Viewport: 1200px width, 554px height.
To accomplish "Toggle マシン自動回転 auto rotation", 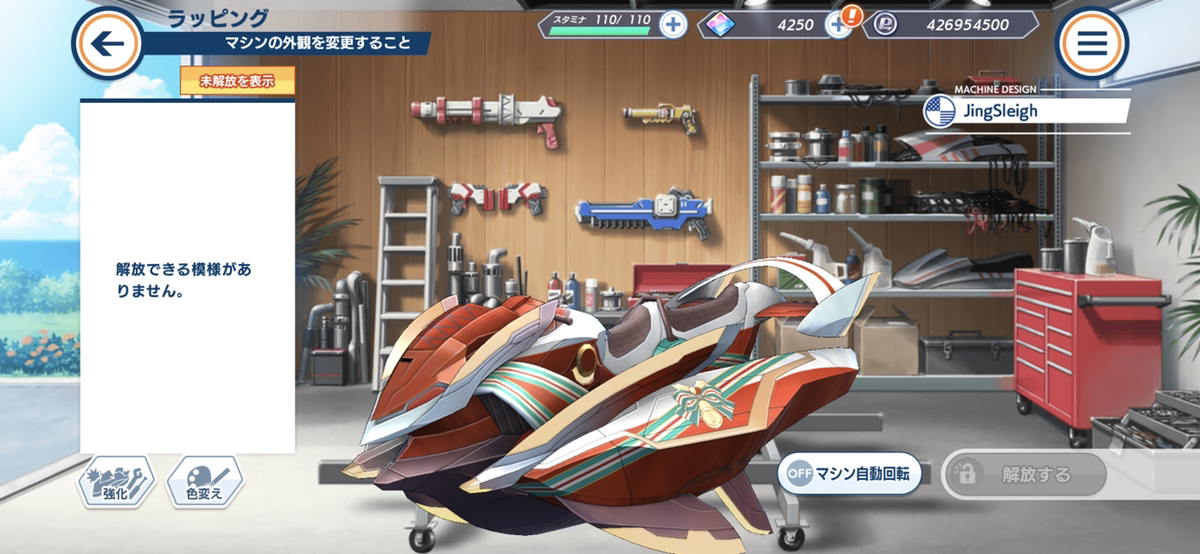I will (x=850, y=475).
